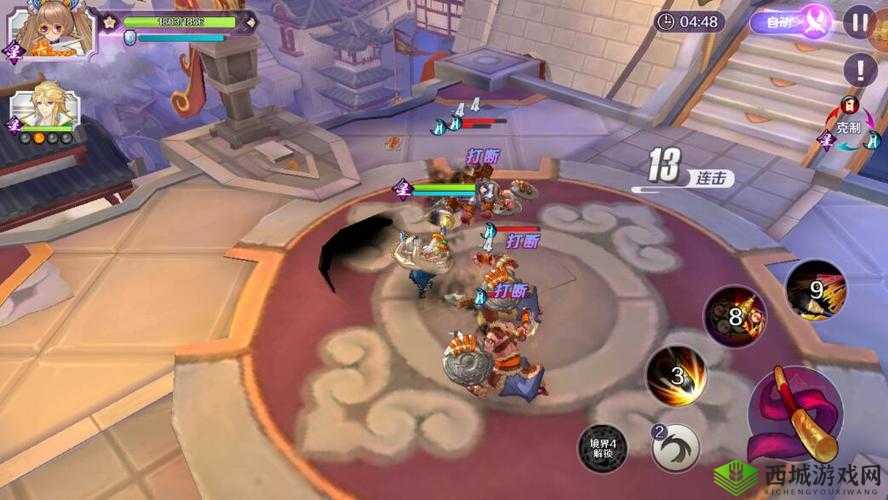Tap the locked 境界4解锁 skill slot
Screen dimensions: 888x500
[x=603, y=447]
